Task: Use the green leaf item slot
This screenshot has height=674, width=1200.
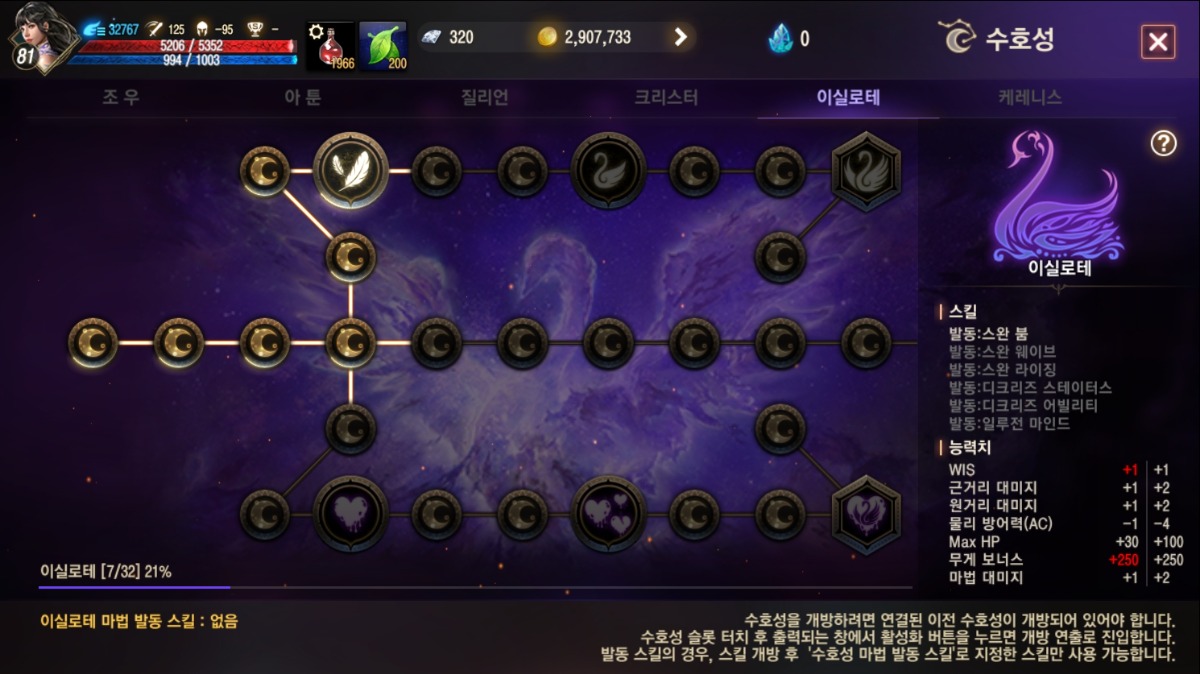Action: coord(383,46)
